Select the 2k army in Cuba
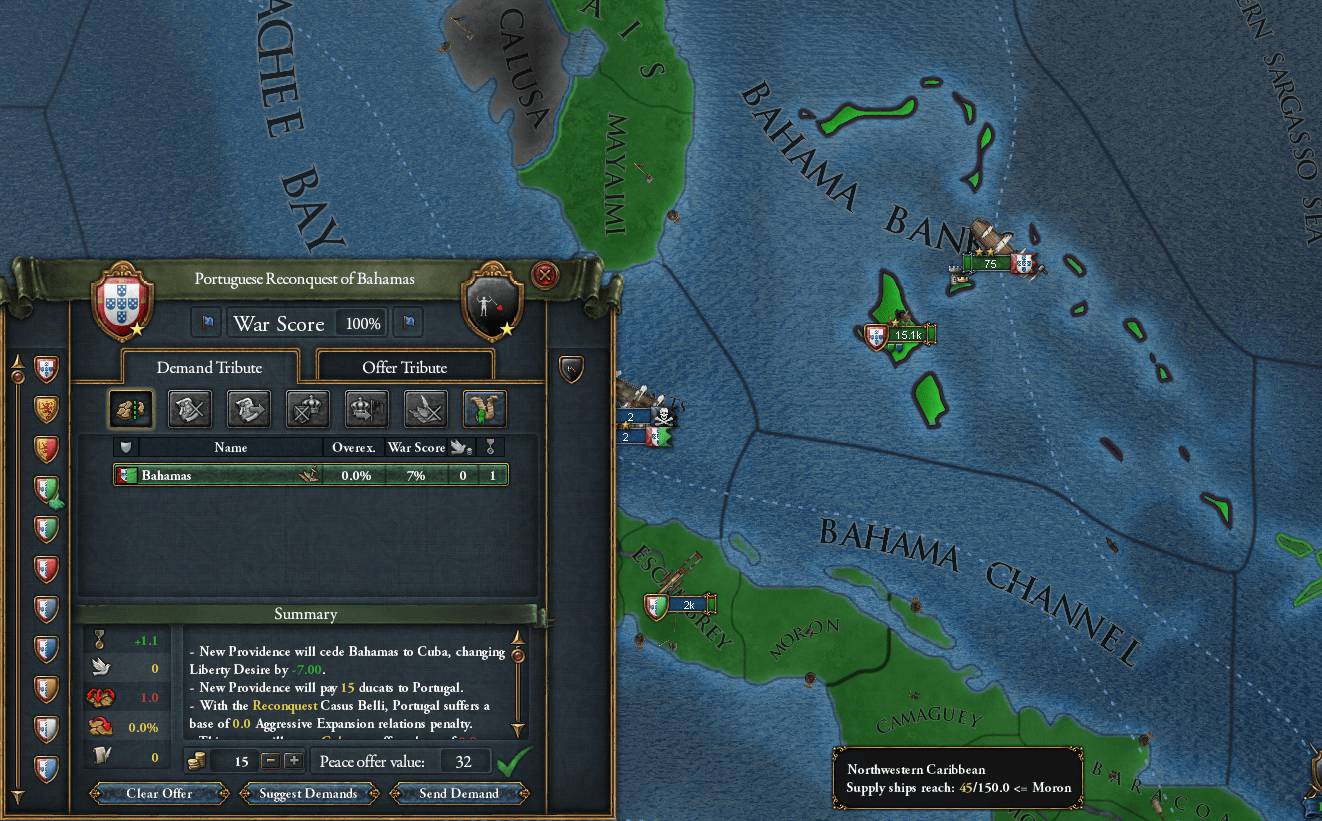Screen dimensions: 1322x821 tap(688, 605)
